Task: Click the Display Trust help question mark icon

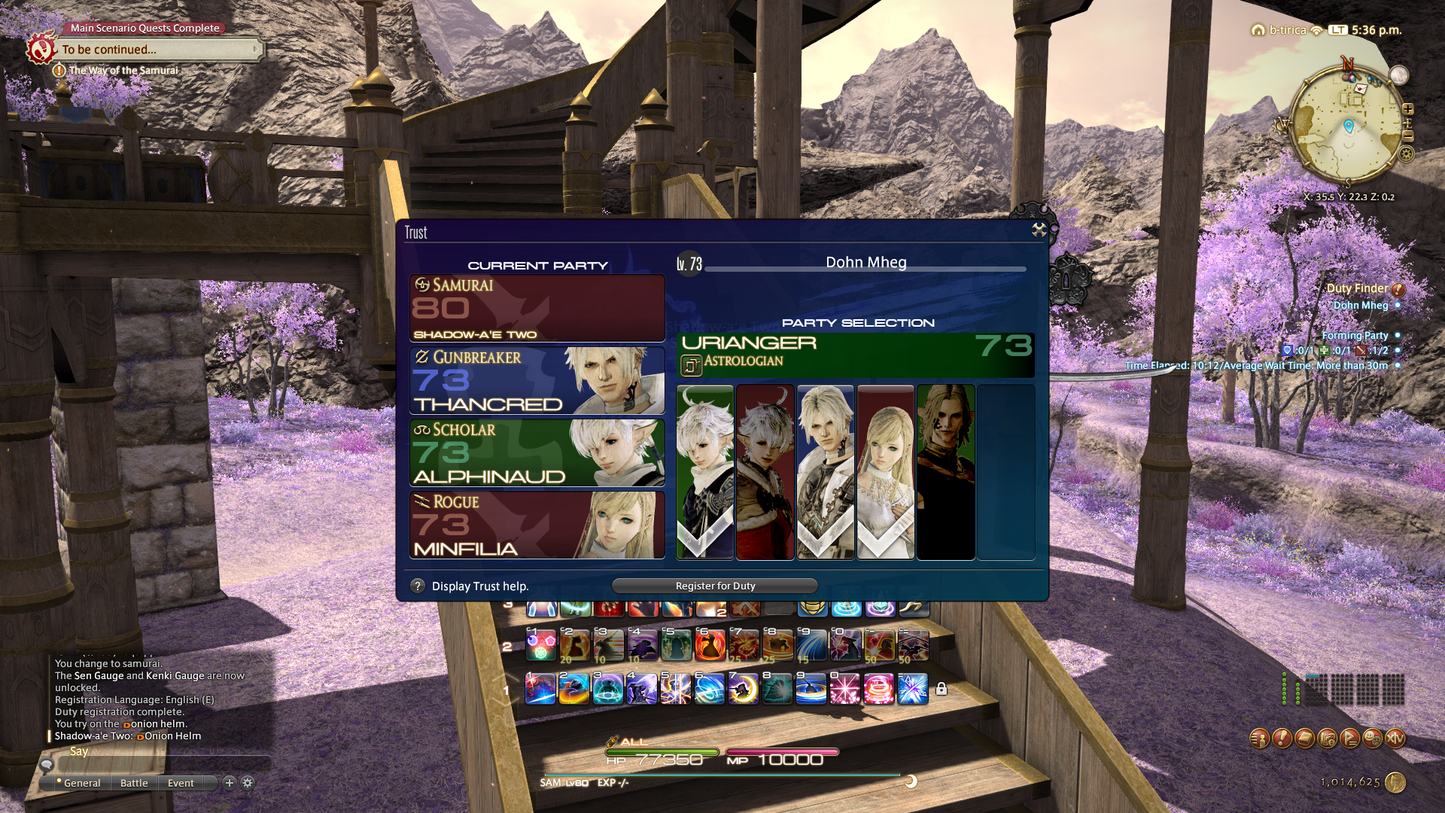Action: point(417,586)
